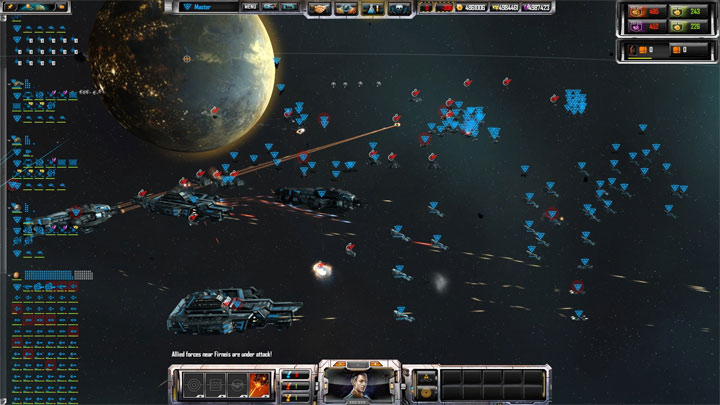Open the research flask screen
This screenshot has height=405, width=720.
coord(373,9)
